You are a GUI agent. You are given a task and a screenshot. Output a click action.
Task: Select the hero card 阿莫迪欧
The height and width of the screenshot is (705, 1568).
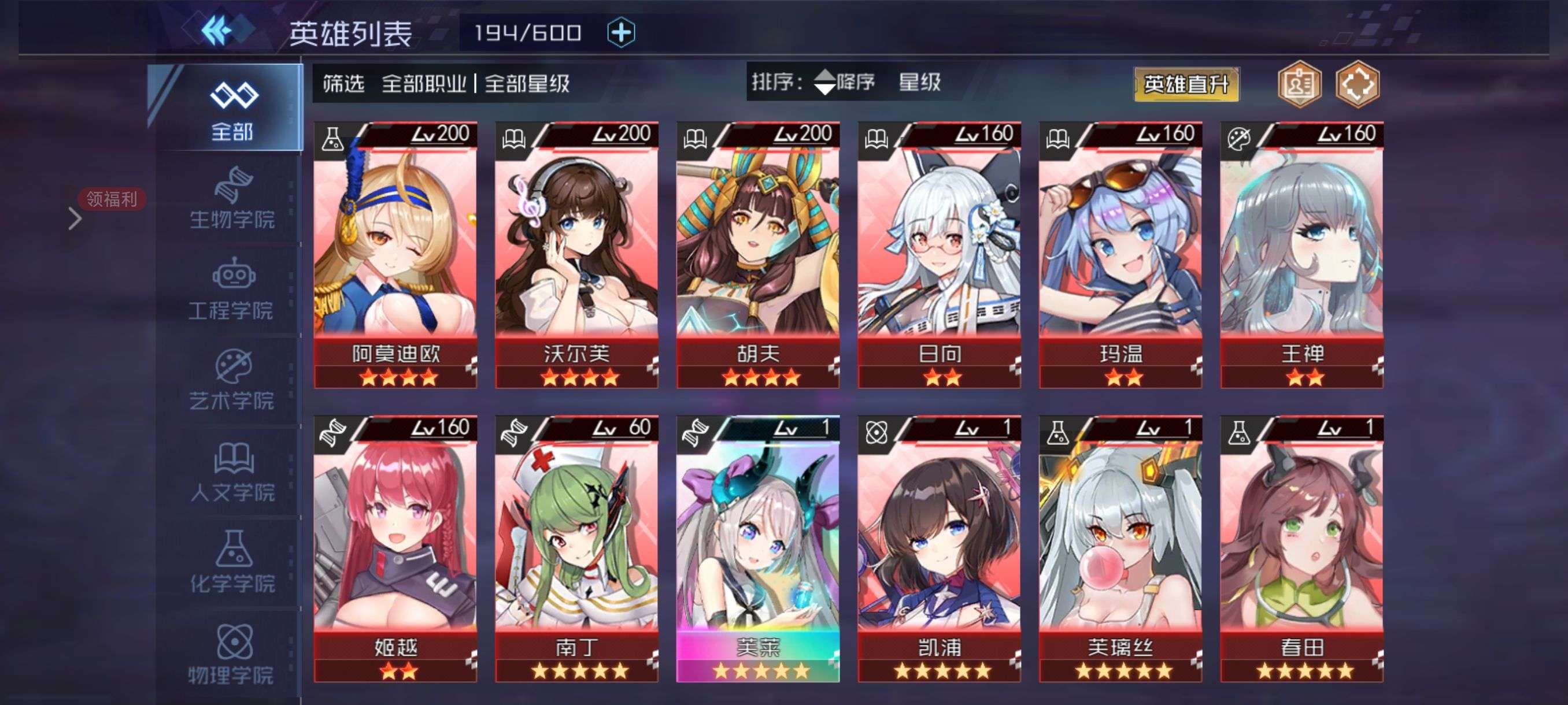395,254
